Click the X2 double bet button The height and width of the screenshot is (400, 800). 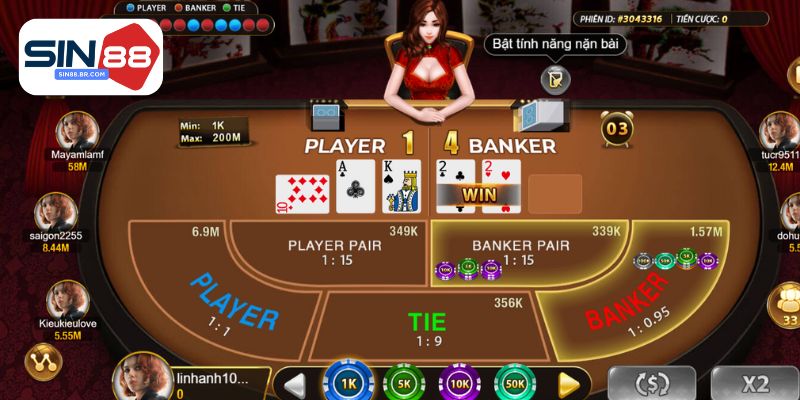click(x=755, y=383)
